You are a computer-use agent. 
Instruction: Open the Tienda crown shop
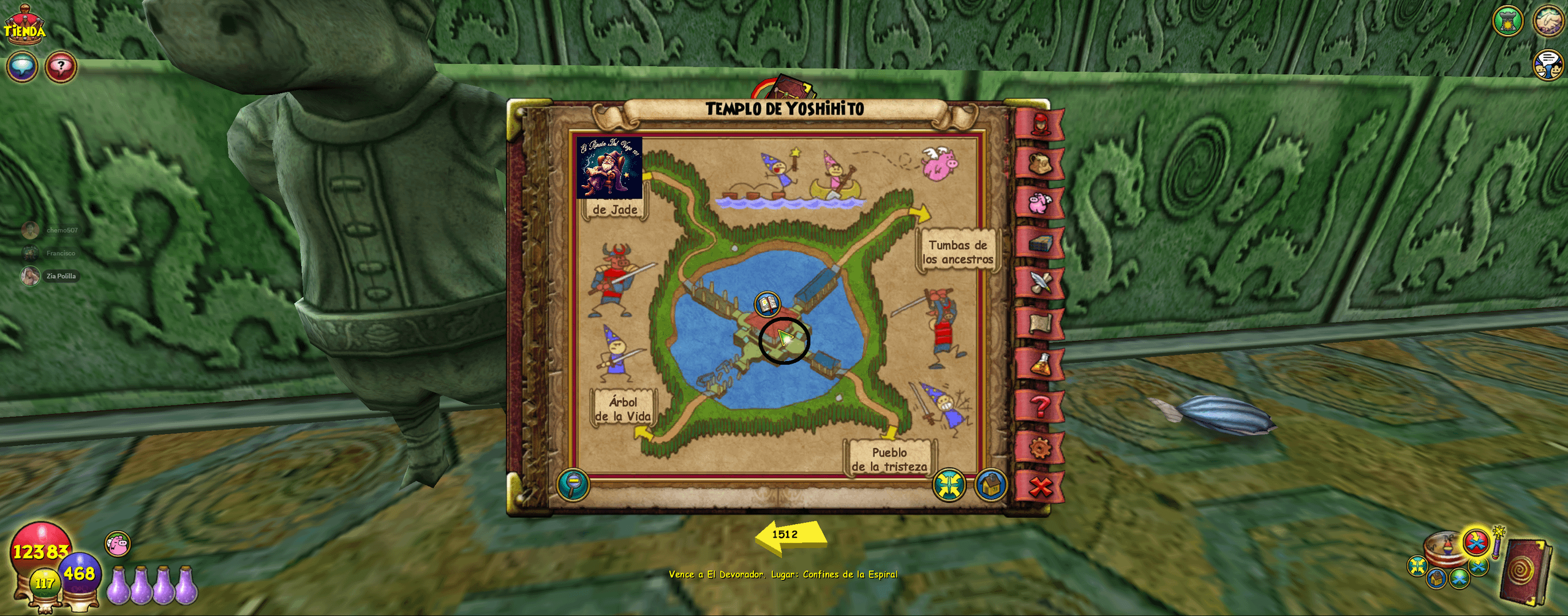24,26
